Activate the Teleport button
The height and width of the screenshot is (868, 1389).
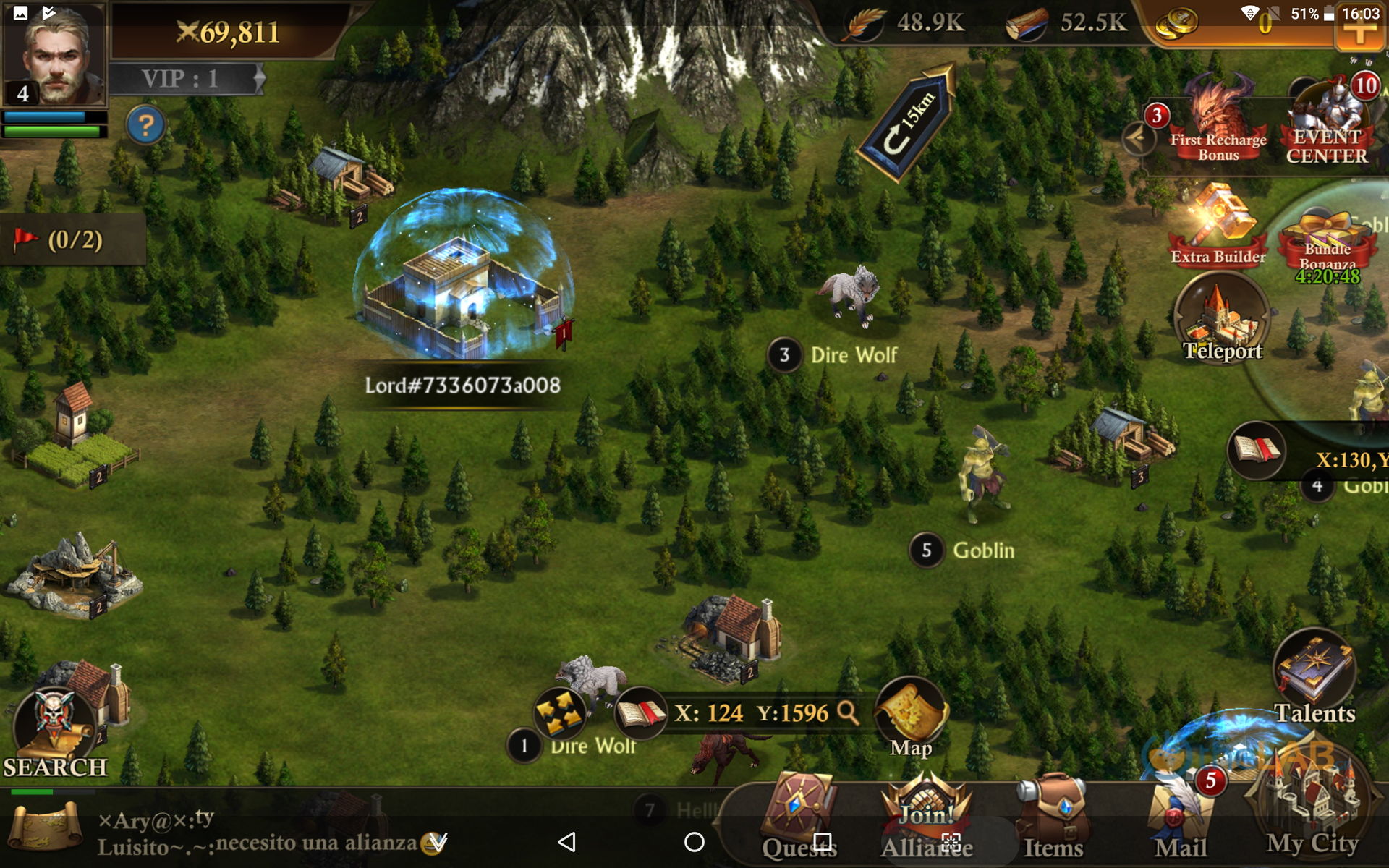tap(1222, 318)
